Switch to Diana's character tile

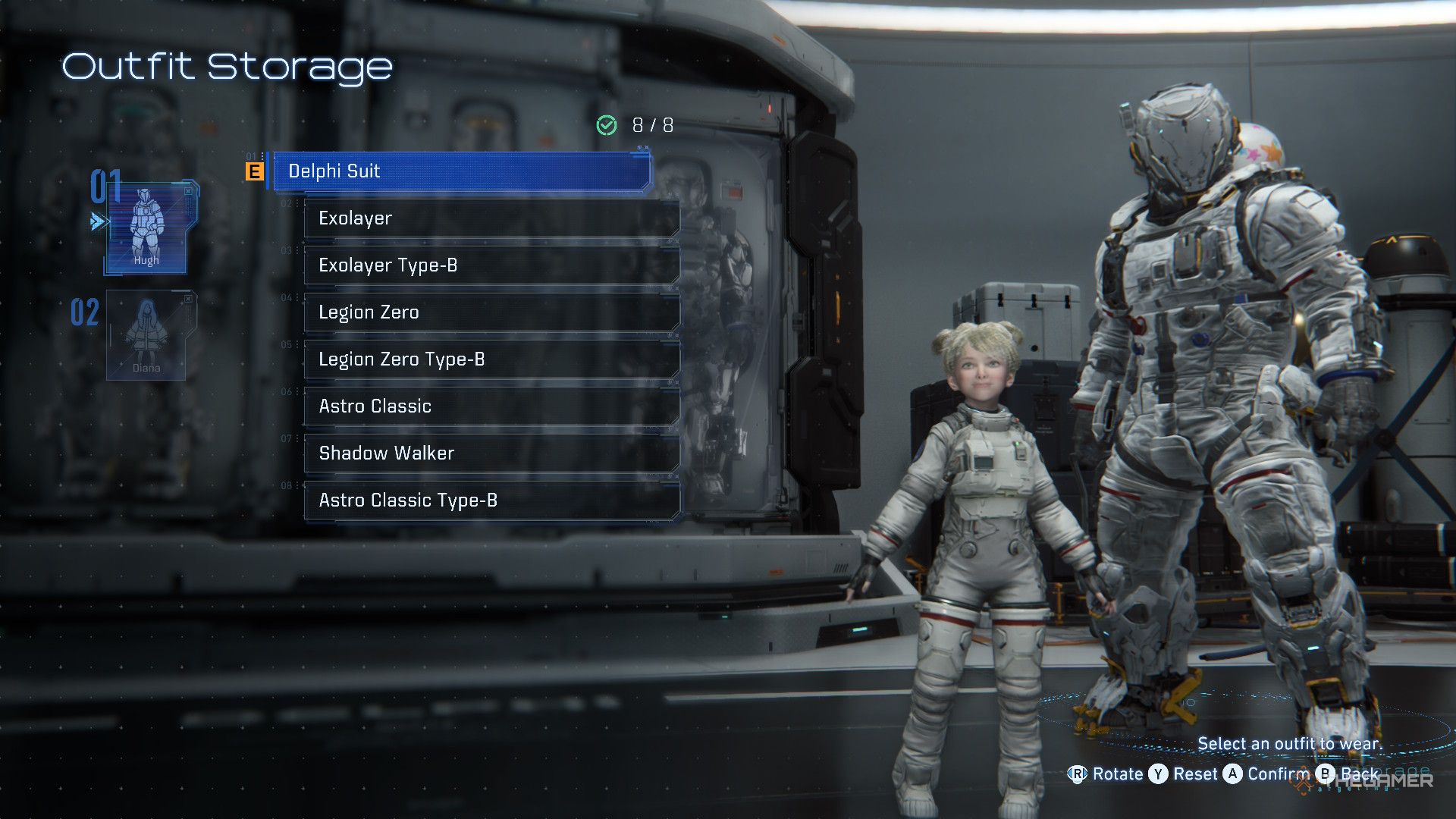click(x=147, y=335)
